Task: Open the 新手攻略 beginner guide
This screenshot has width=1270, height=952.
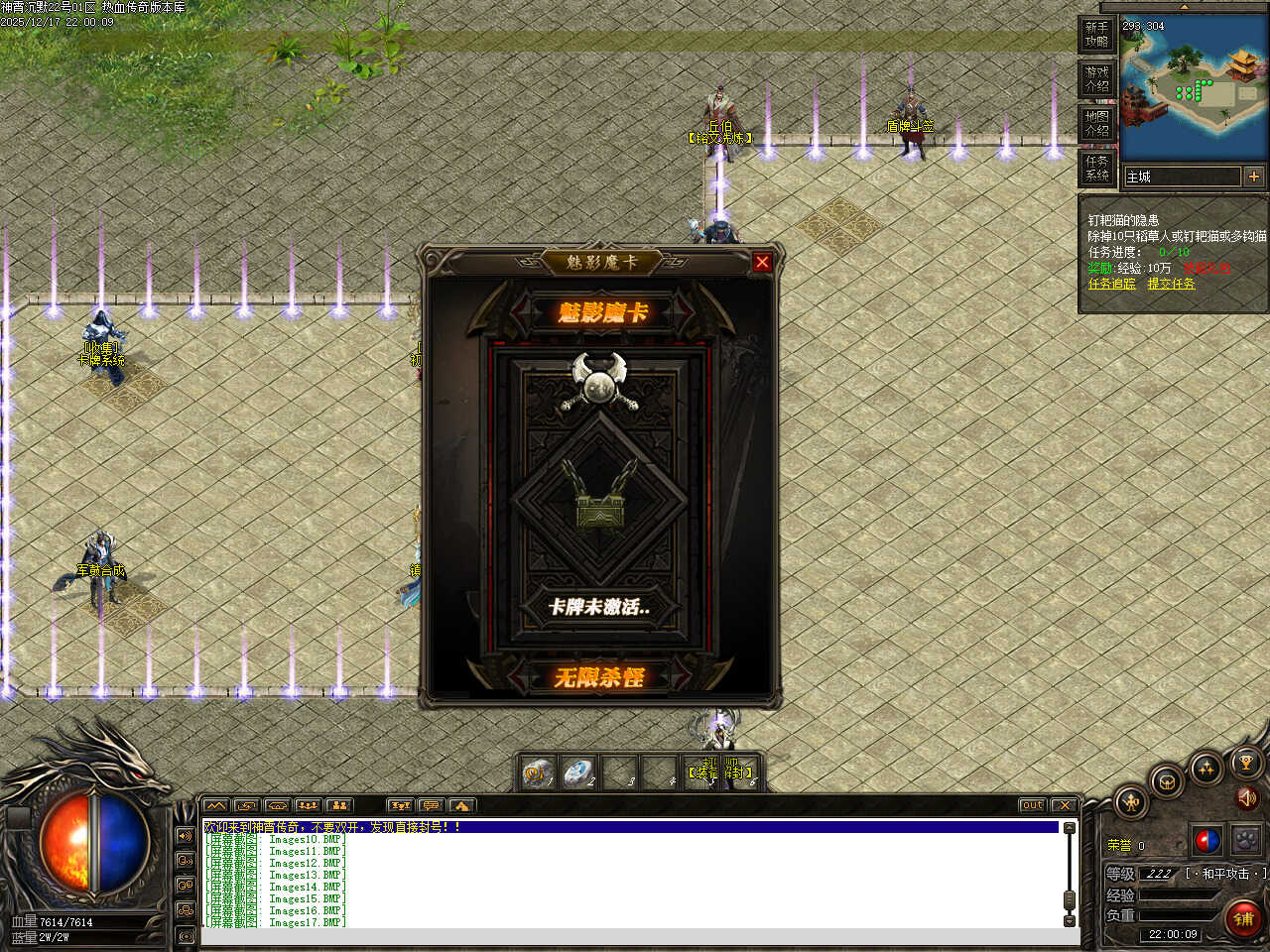Action: [x=1096, y=35]
